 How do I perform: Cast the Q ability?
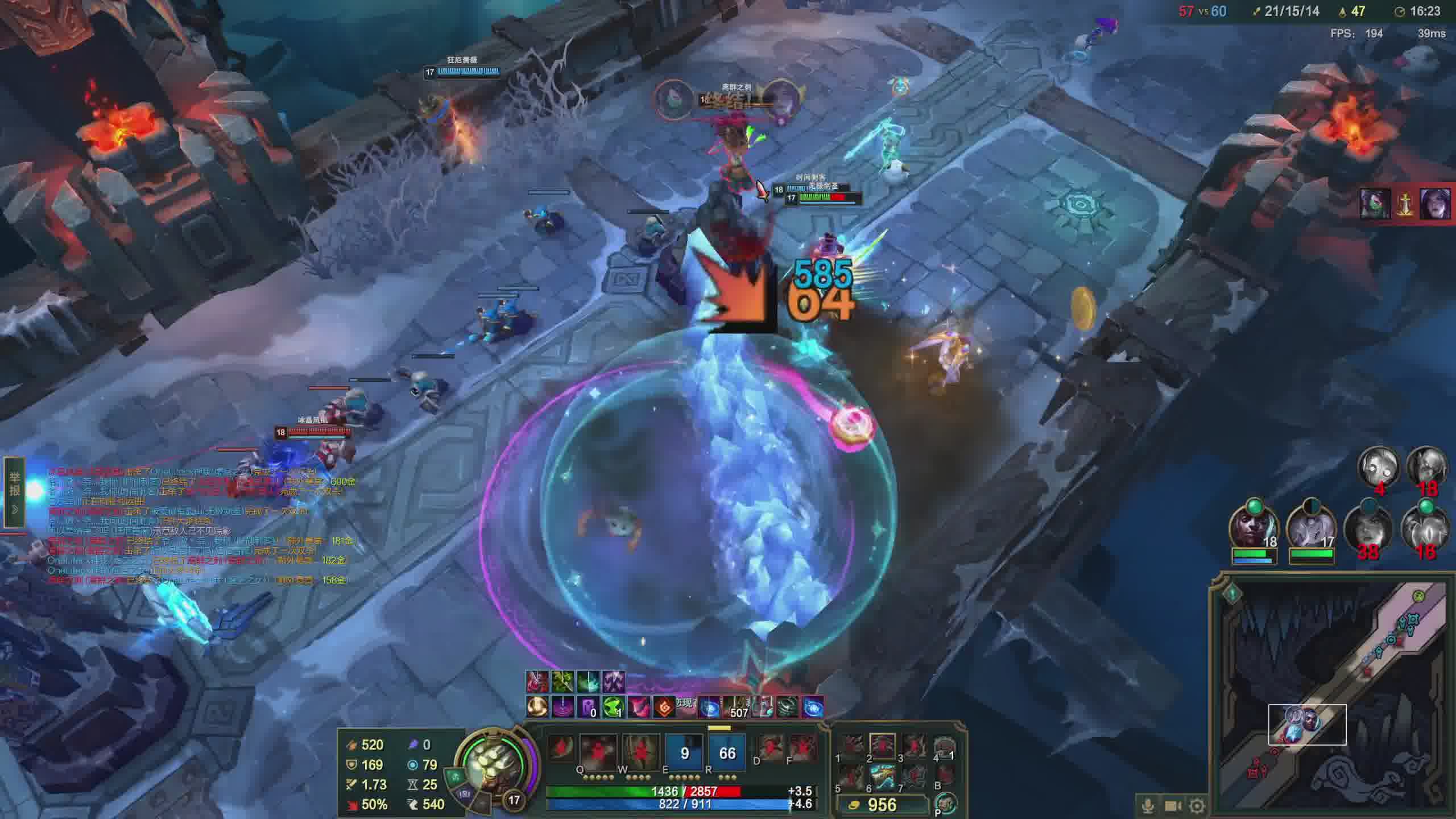(598, 752)
